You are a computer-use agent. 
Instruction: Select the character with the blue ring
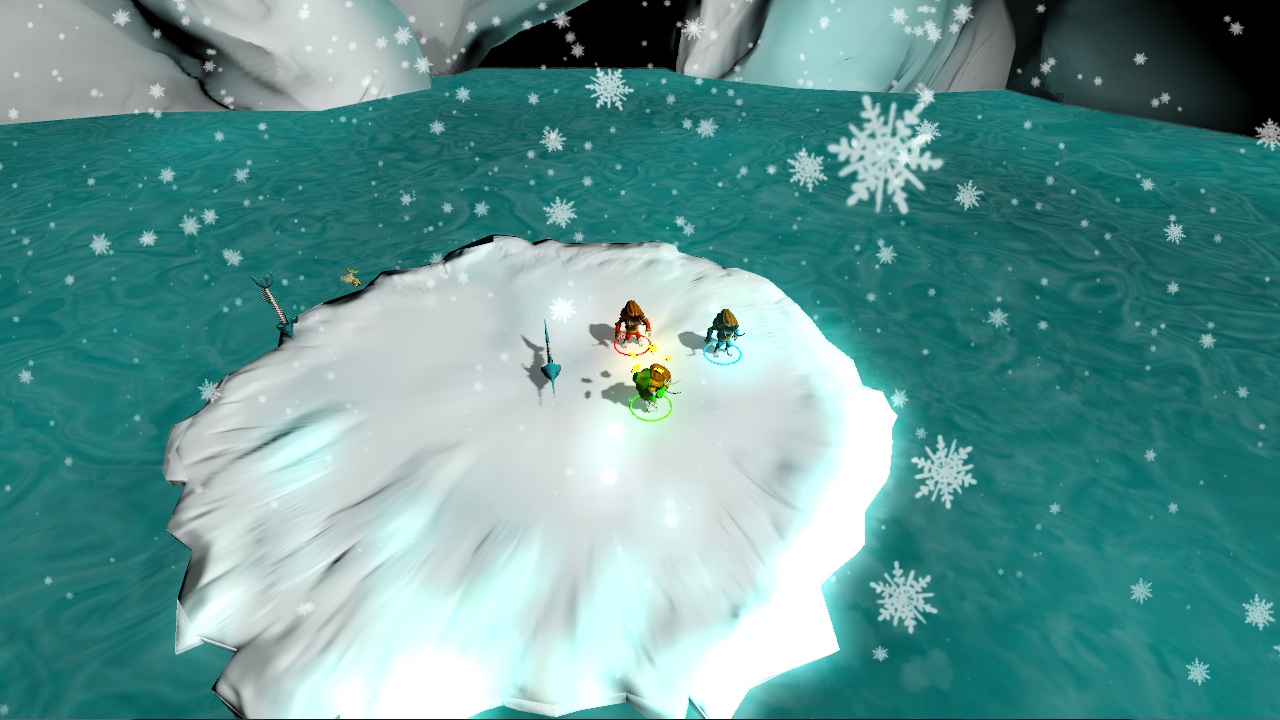(x=723, y=333)
